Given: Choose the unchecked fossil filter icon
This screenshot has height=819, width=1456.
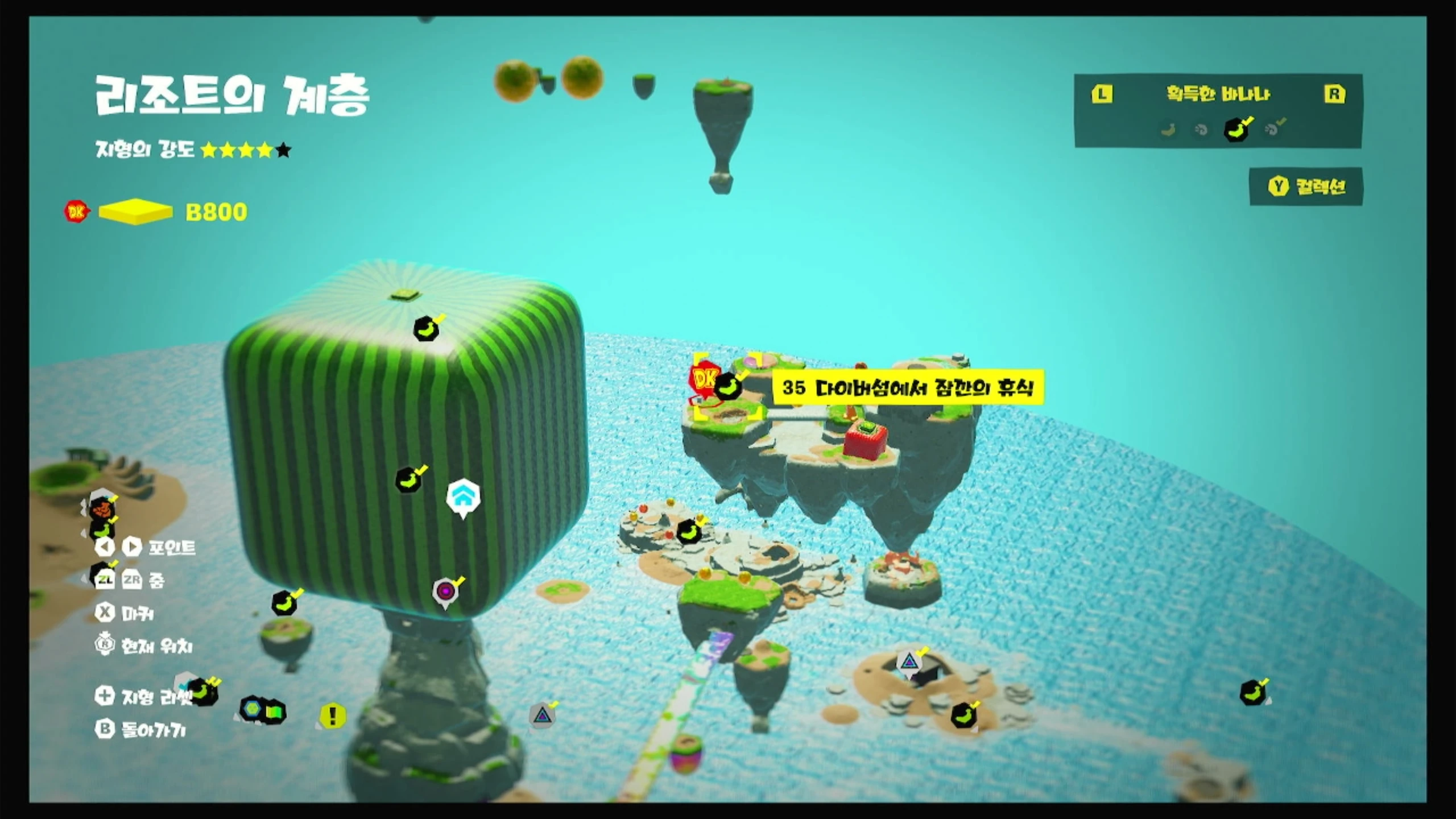Looking at the screenshot, I should (1201, 130).
